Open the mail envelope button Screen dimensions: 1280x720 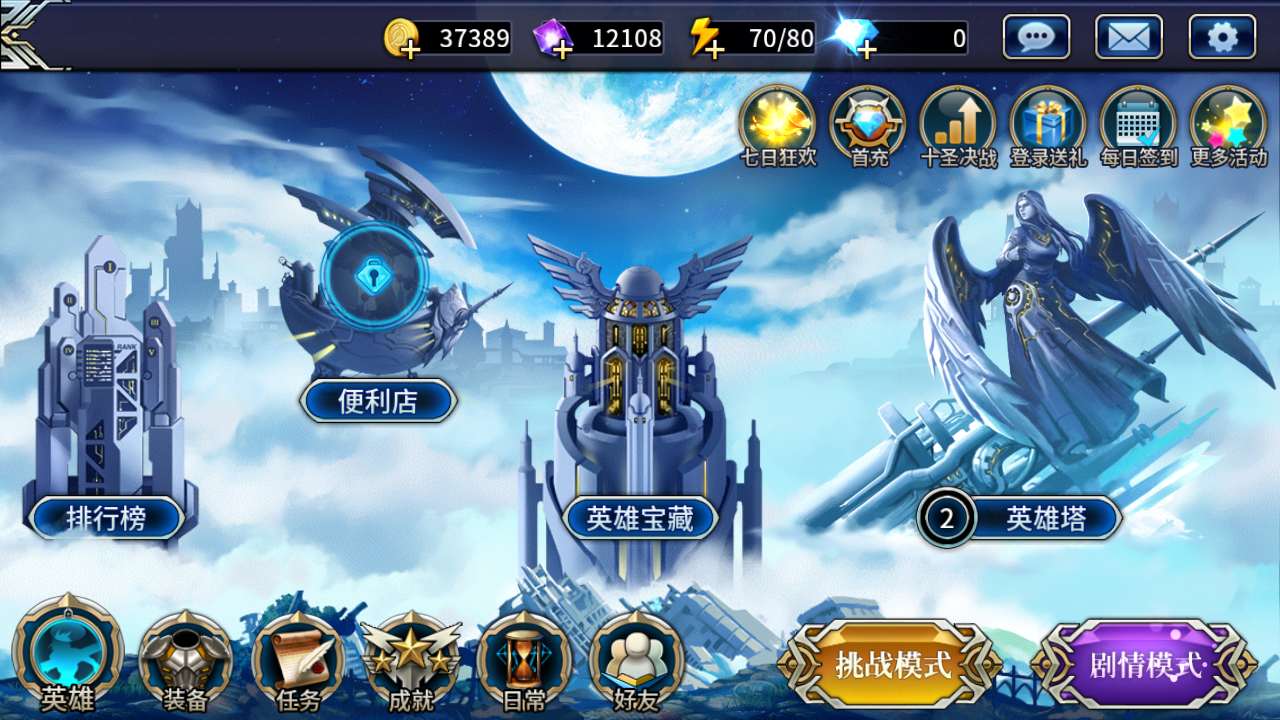tap(1129, 38)
